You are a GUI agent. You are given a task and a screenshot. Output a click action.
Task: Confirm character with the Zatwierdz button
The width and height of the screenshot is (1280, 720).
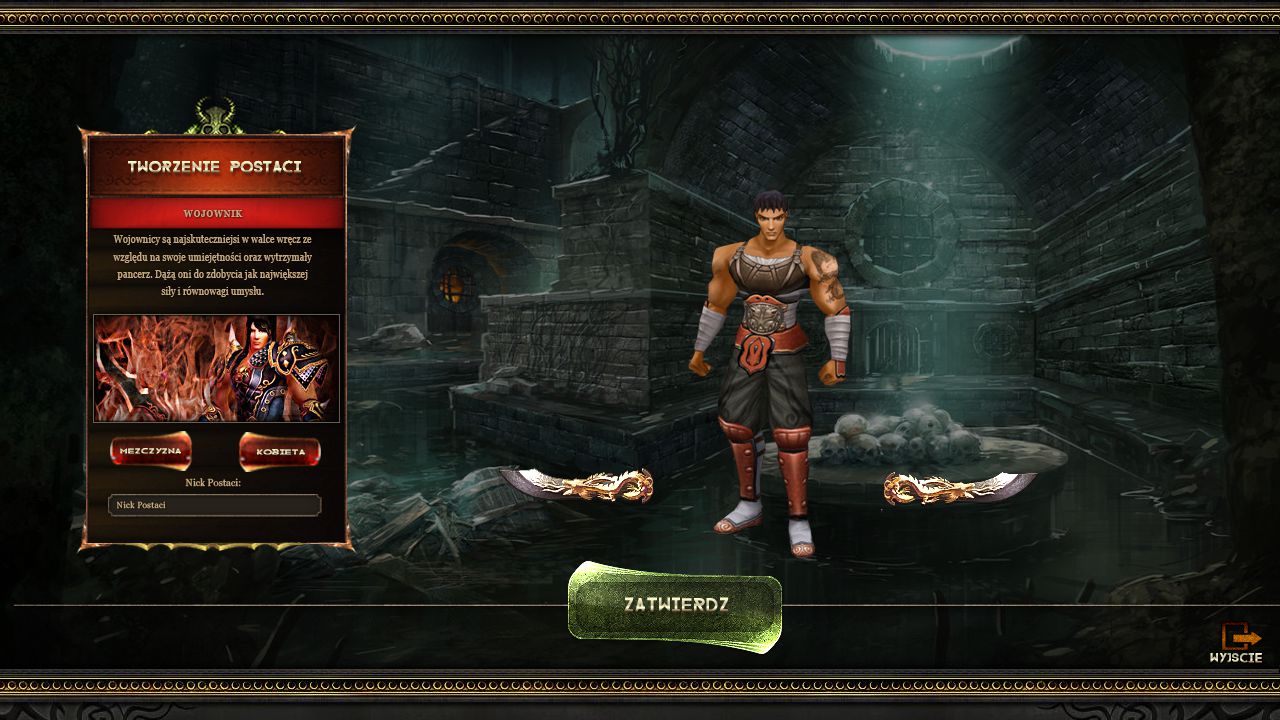point(675,605)
